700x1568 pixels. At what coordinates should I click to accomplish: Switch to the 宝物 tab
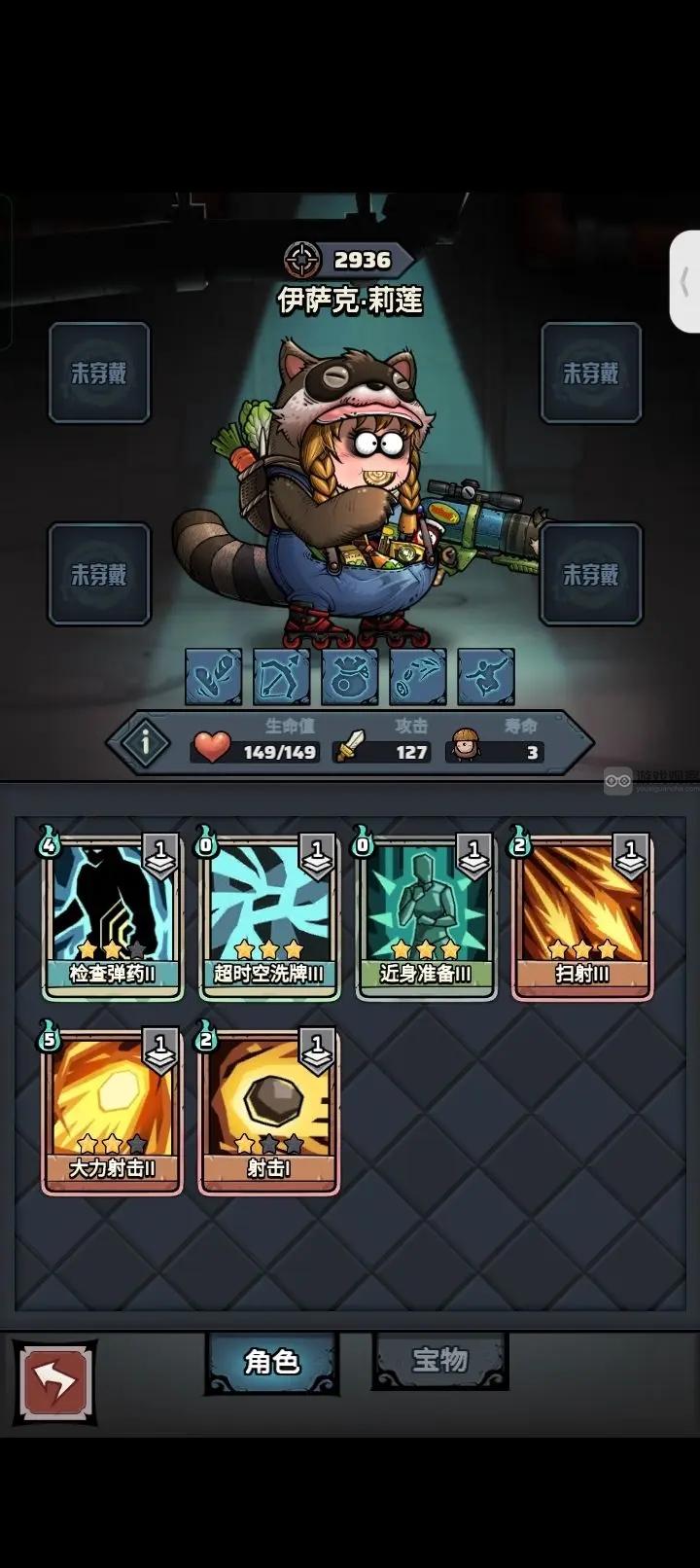tap(440, 1360)
